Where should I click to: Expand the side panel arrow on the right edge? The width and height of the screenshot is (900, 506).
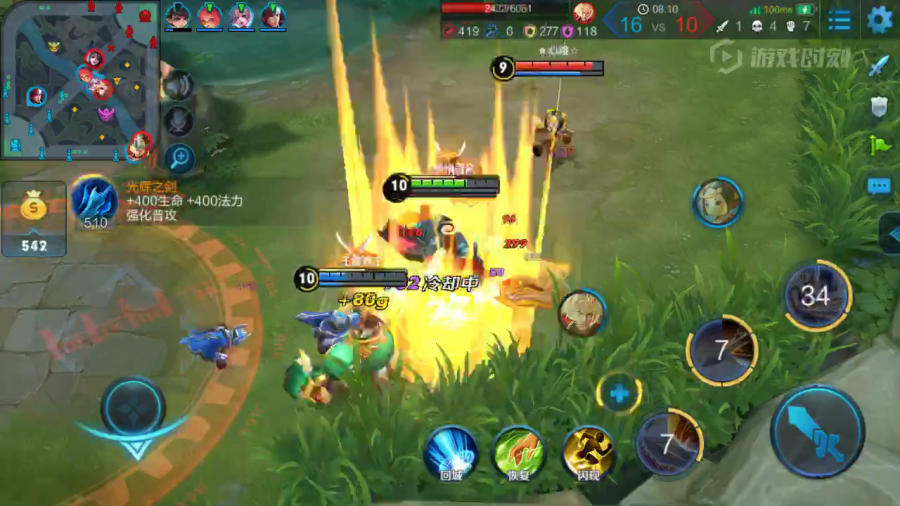point(890,233)
